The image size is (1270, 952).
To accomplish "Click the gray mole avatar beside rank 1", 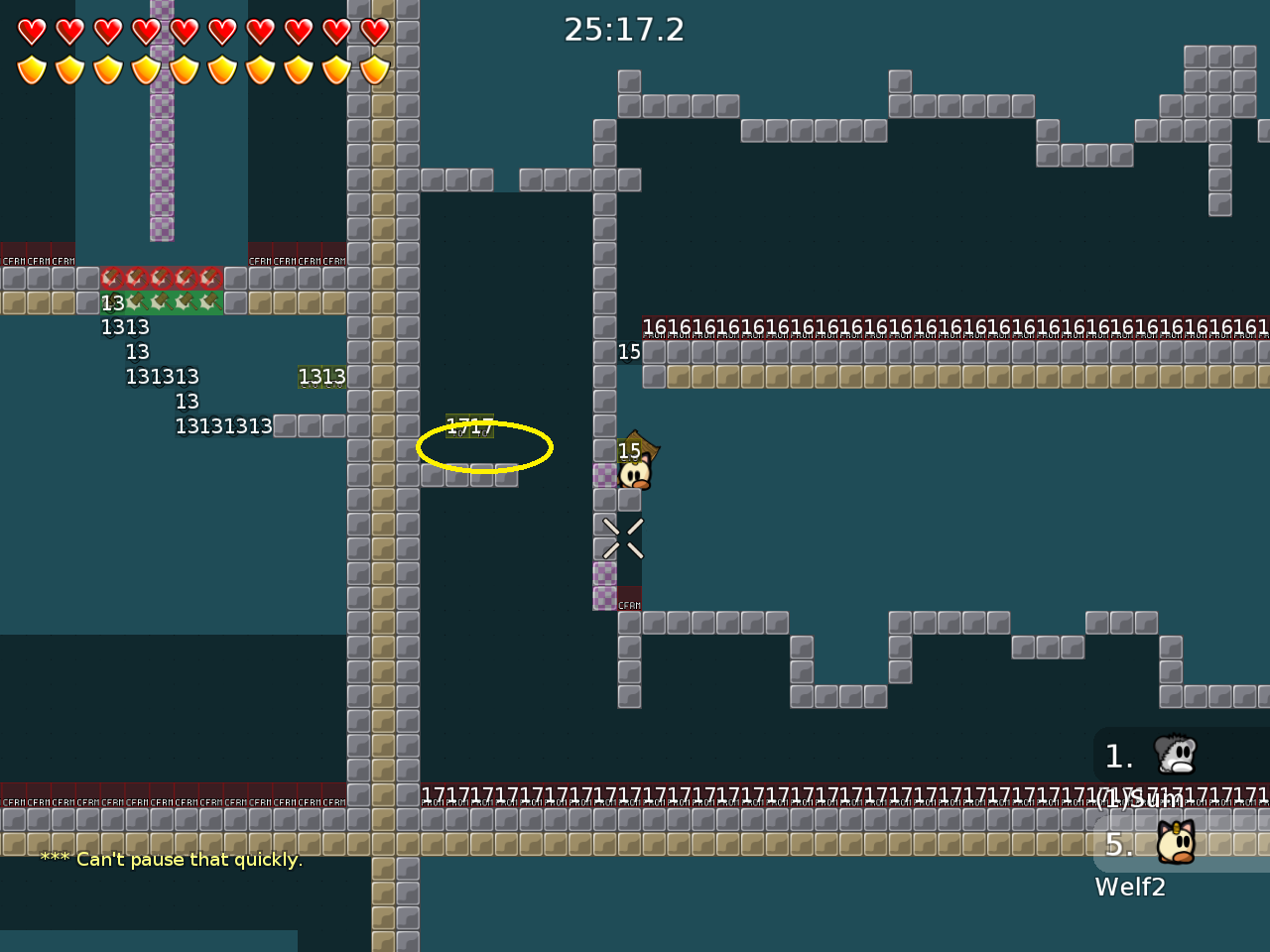I will click(1175, 756).
